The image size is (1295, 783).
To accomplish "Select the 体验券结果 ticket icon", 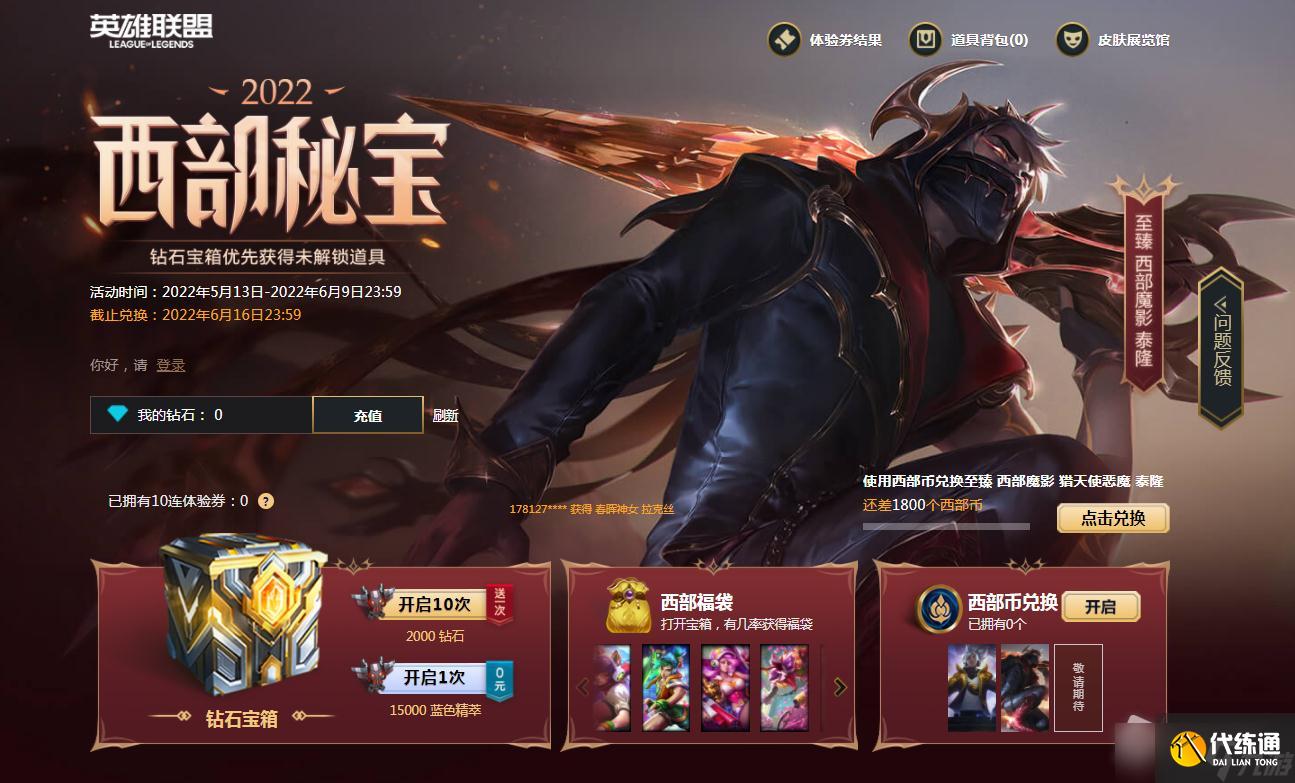I will coord(783,41).
